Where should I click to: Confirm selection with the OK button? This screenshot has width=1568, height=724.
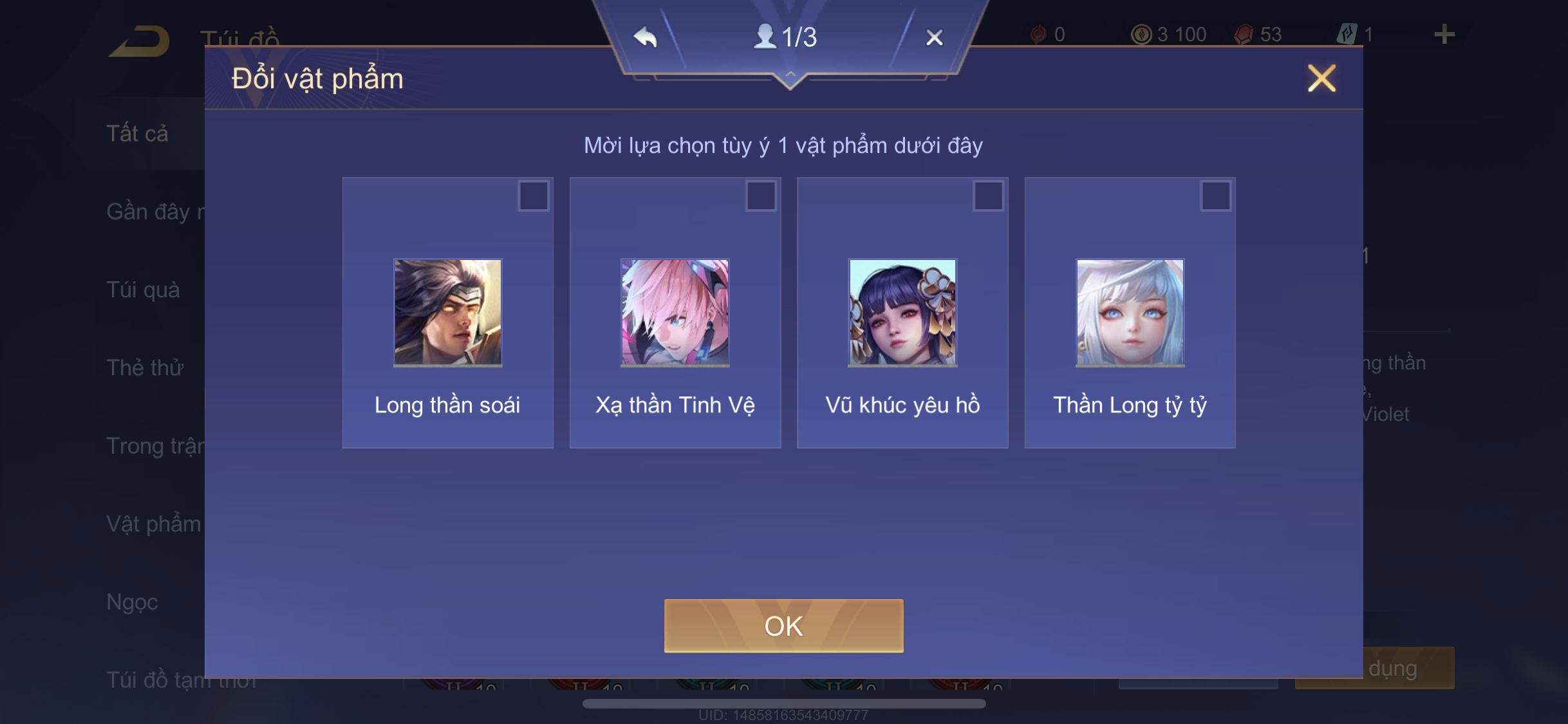pyautogui.click(x=783, y=626)
